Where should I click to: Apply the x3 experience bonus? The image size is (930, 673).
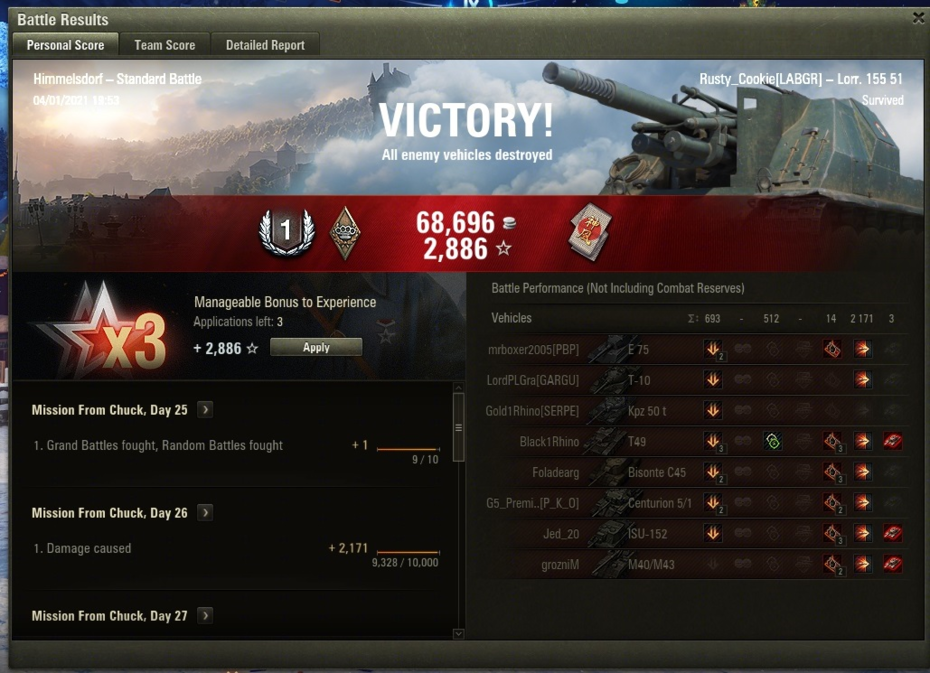click(316, 347)
